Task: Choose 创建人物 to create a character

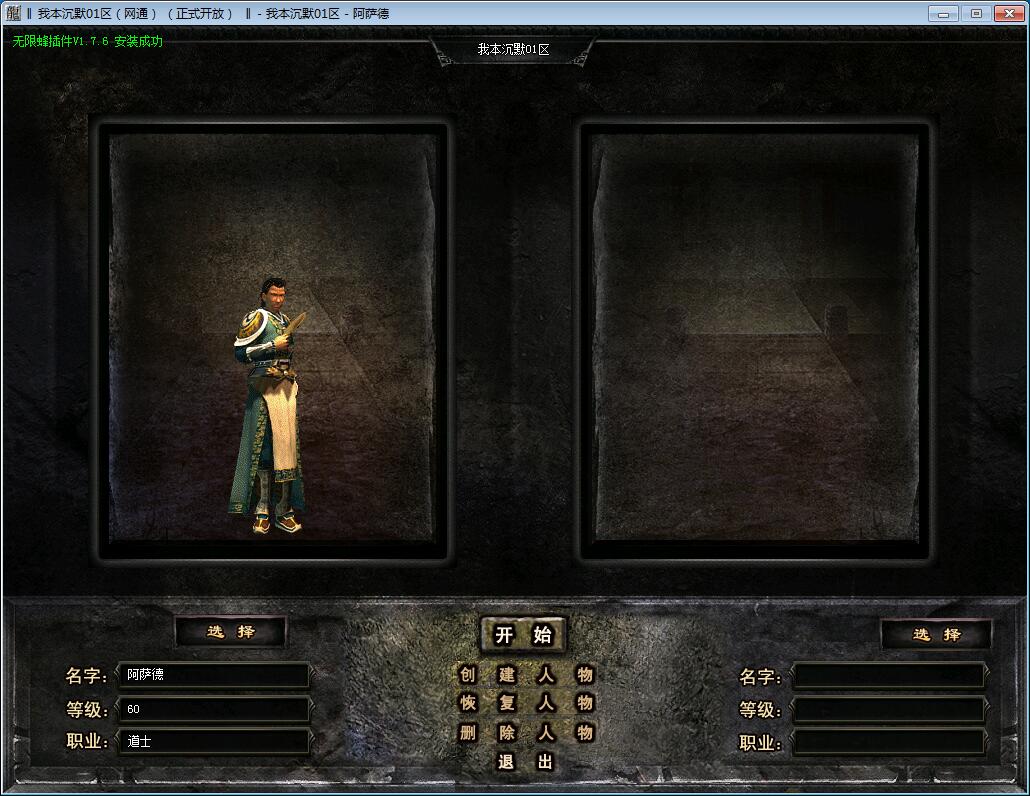Action: tap(525, 674)
